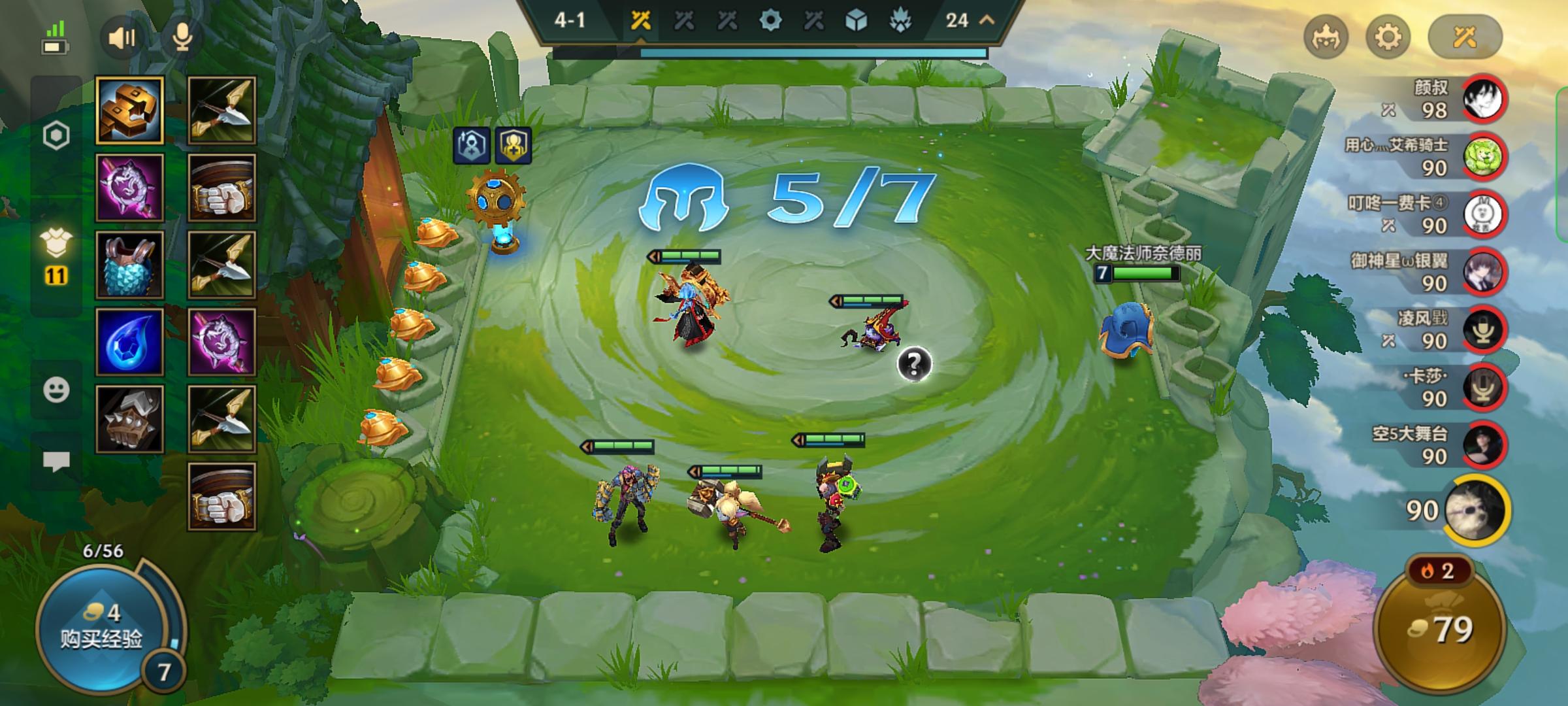
Task: Mute the game sound with speaker icon
Action: pos(120,37)
